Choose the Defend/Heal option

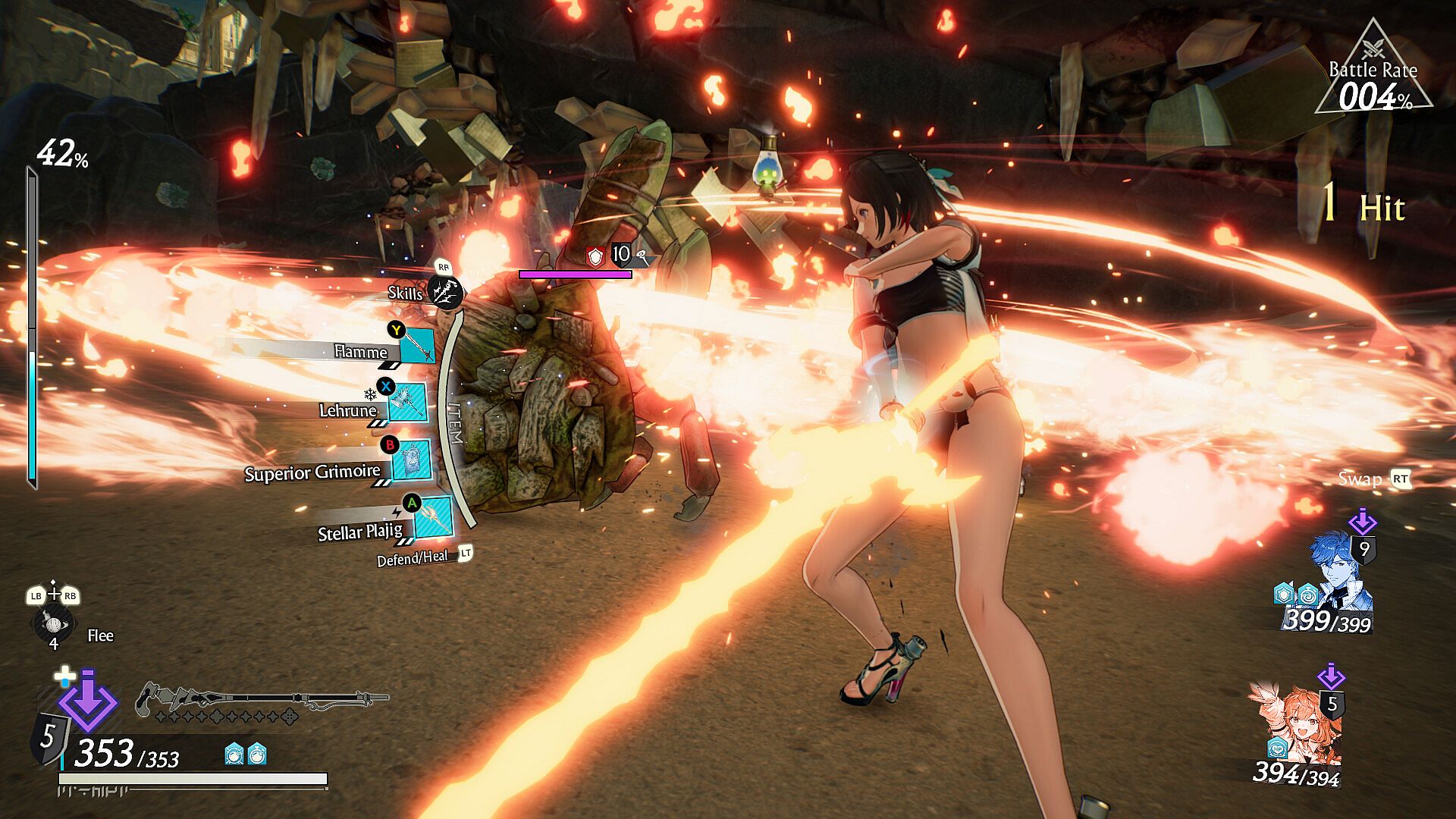413,559
